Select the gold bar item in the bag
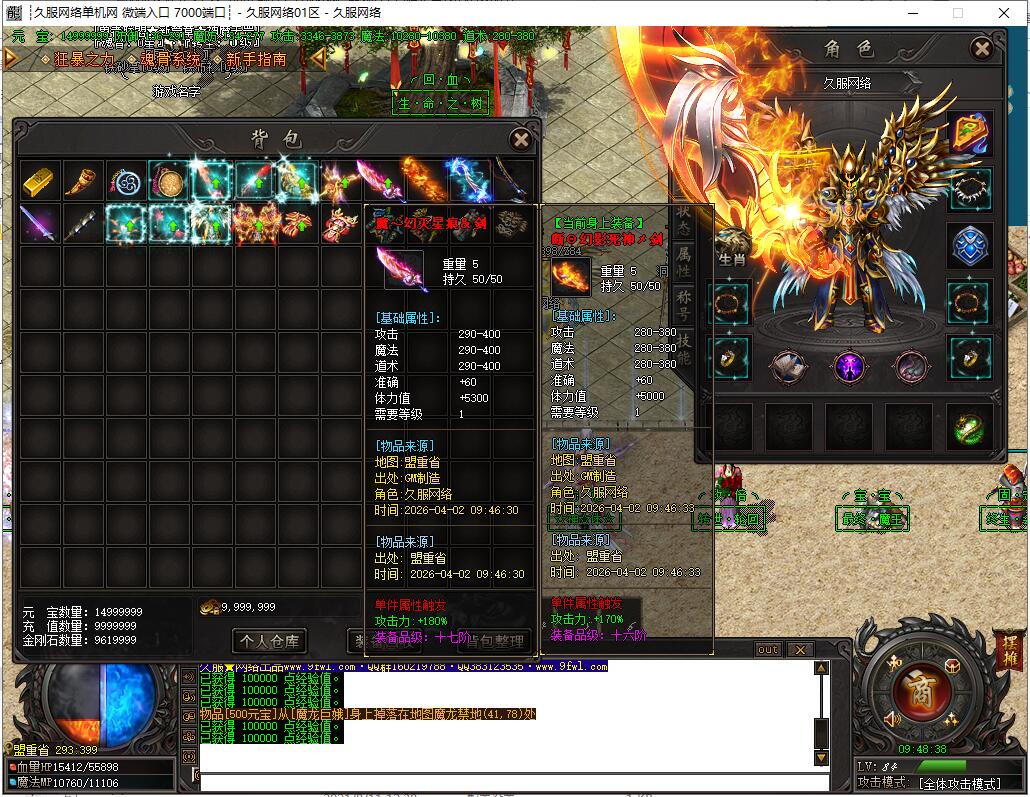Image resolution: width=1030 pixels, height=797 pixels. point(41,181)
